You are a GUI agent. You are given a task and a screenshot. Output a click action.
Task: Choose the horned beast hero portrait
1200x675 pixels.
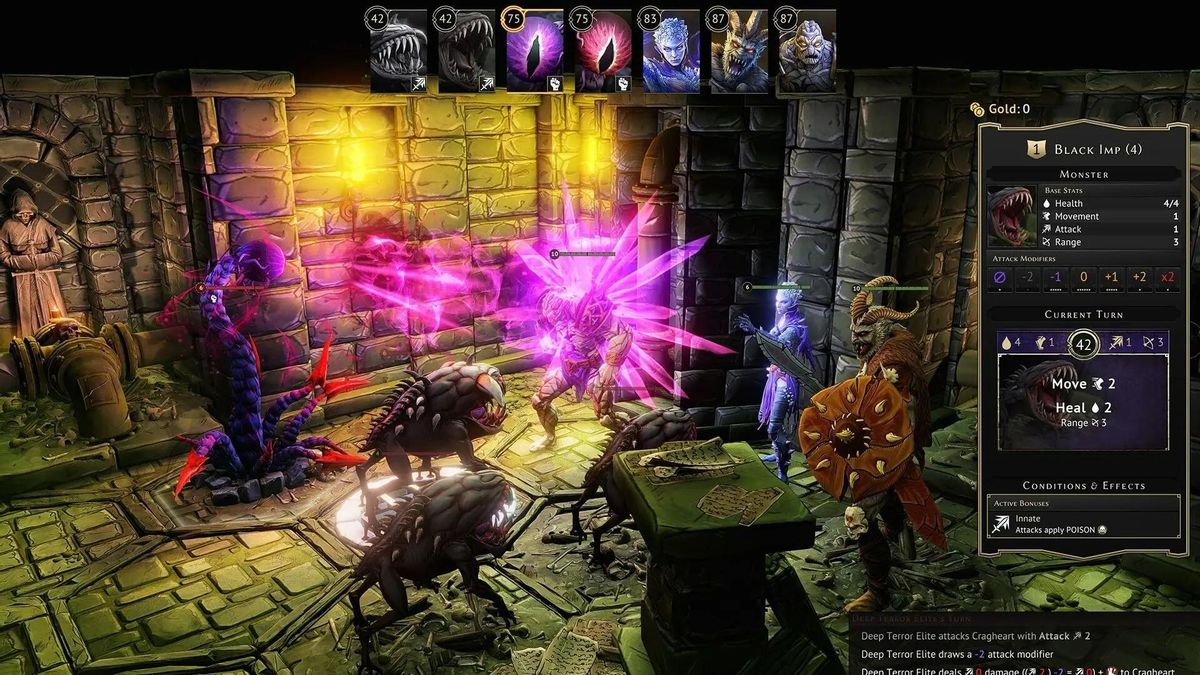739,52
